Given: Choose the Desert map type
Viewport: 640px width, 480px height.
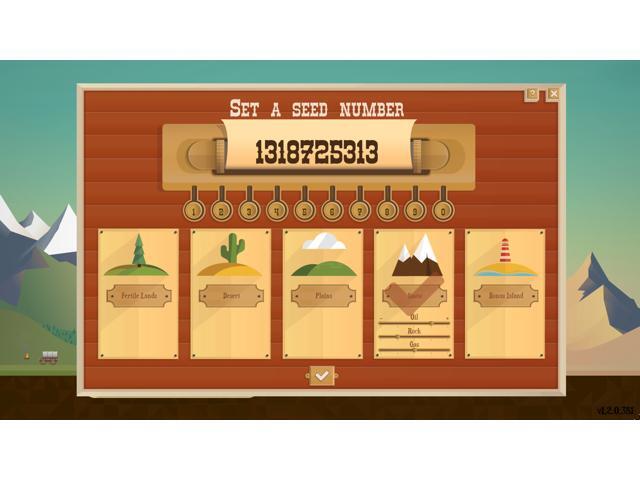Looking at the screenshot, I should pos(230,294).
